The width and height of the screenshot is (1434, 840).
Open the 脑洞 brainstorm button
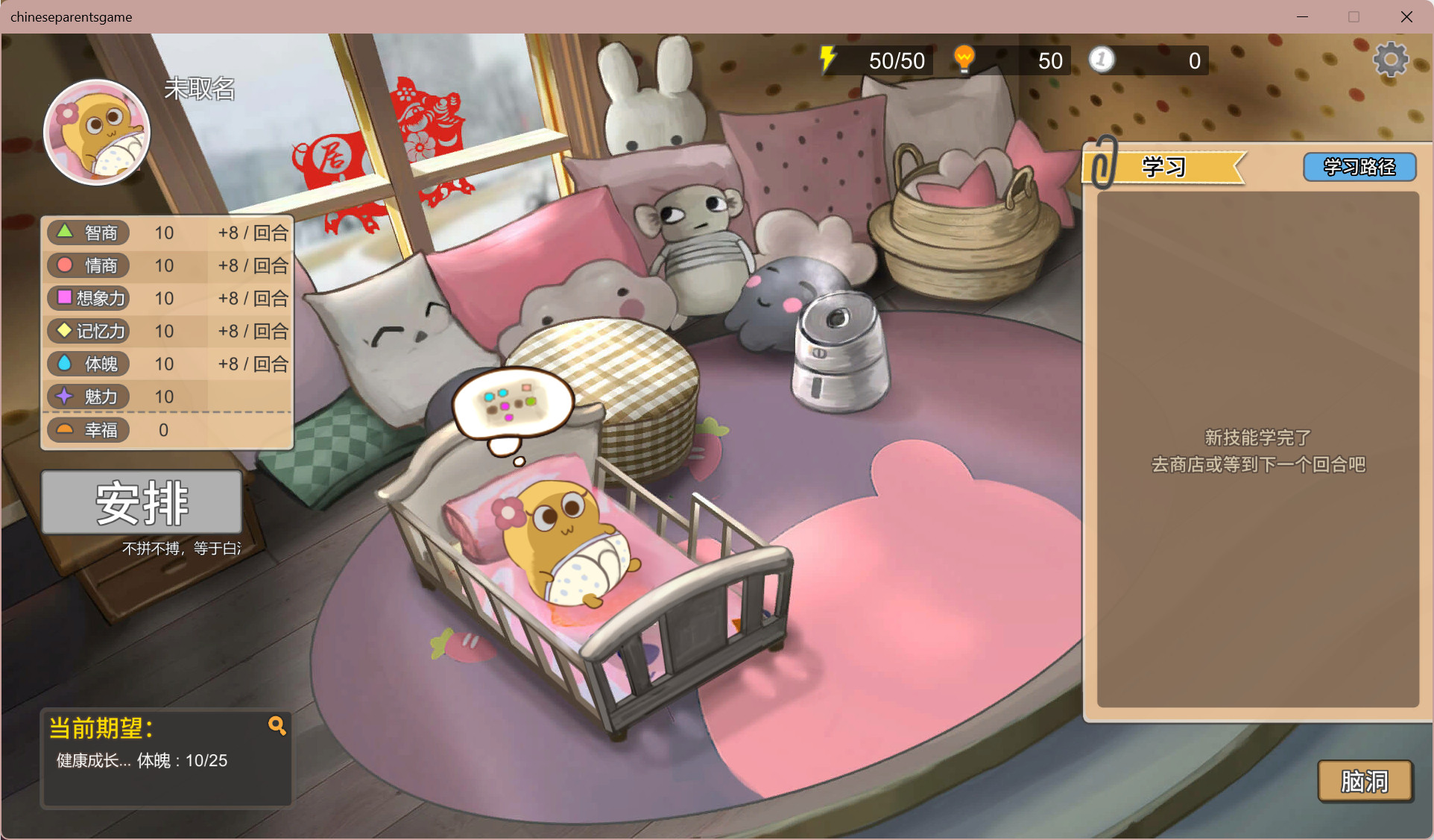click(x=1365, y=781)
